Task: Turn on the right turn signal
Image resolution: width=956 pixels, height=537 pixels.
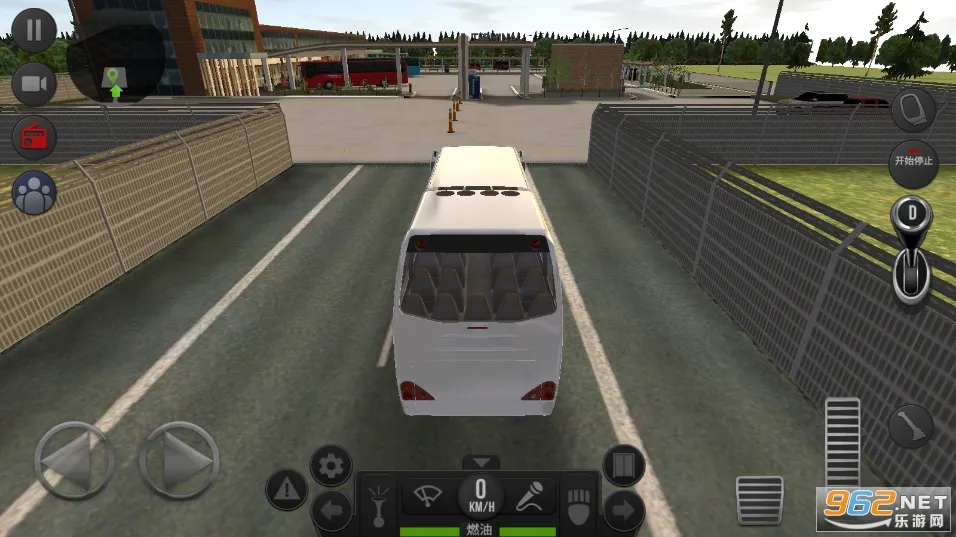Action: [x=623, y=511]
